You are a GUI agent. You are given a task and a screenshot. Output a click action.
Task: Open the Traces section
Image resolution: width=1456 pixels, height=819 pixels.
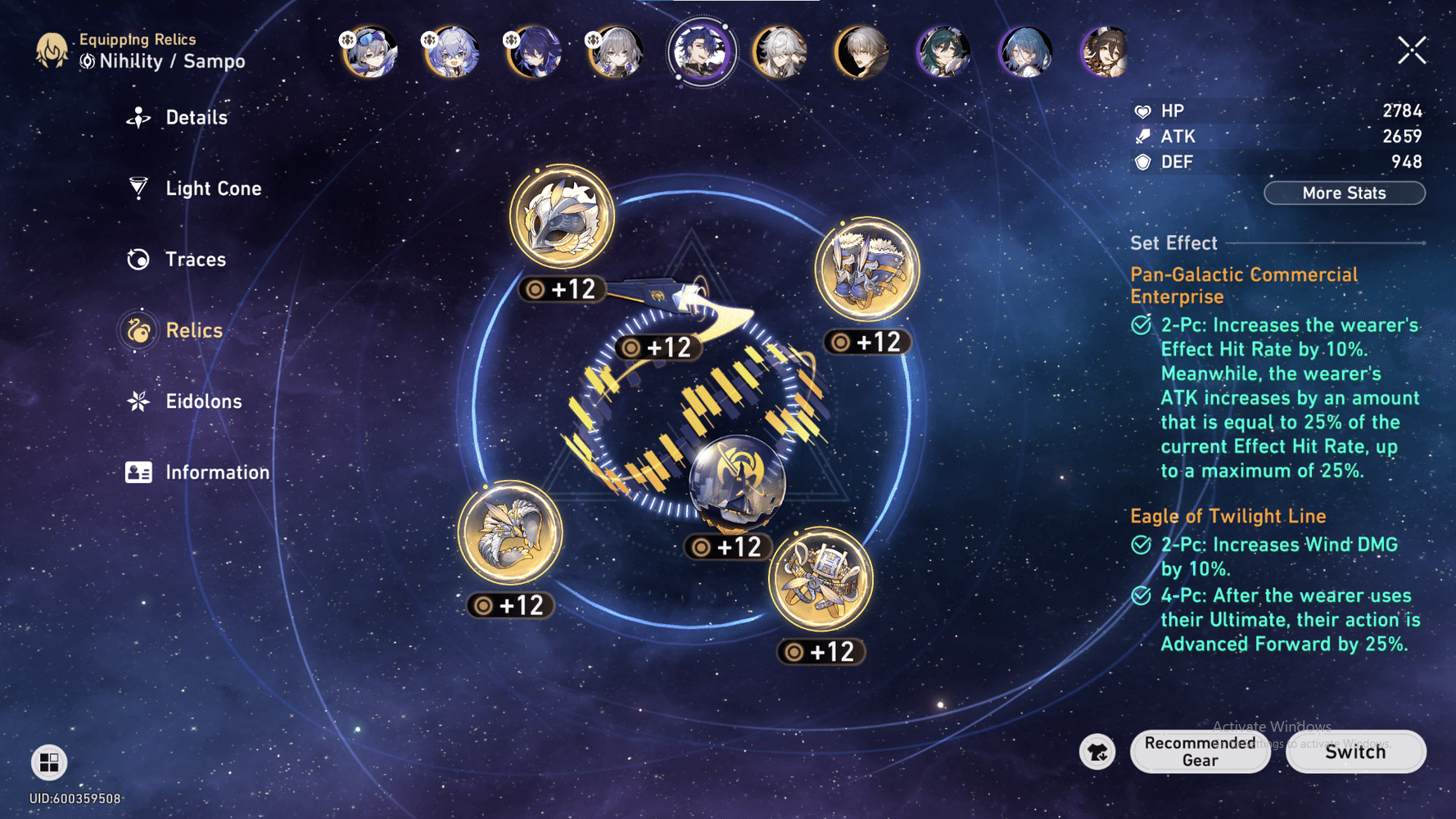194,260
